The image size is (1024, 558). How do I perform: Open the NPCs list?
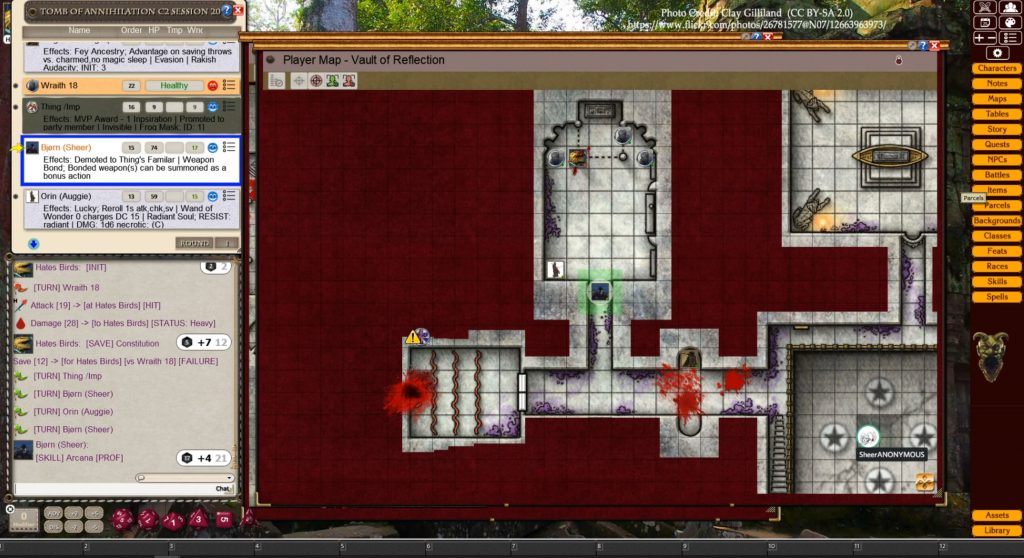click(996, 159)
